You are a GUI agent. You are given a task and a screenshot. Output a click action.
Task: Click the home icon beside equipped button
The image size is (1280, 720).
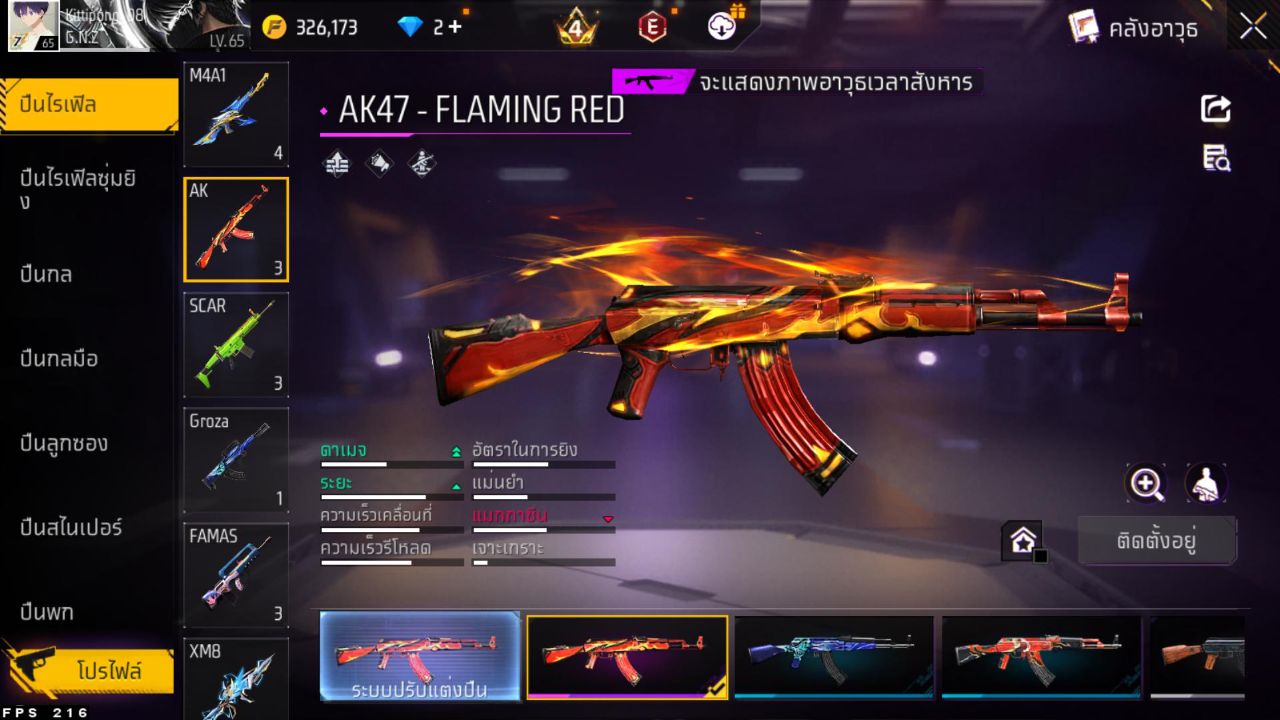(1023, 538)
